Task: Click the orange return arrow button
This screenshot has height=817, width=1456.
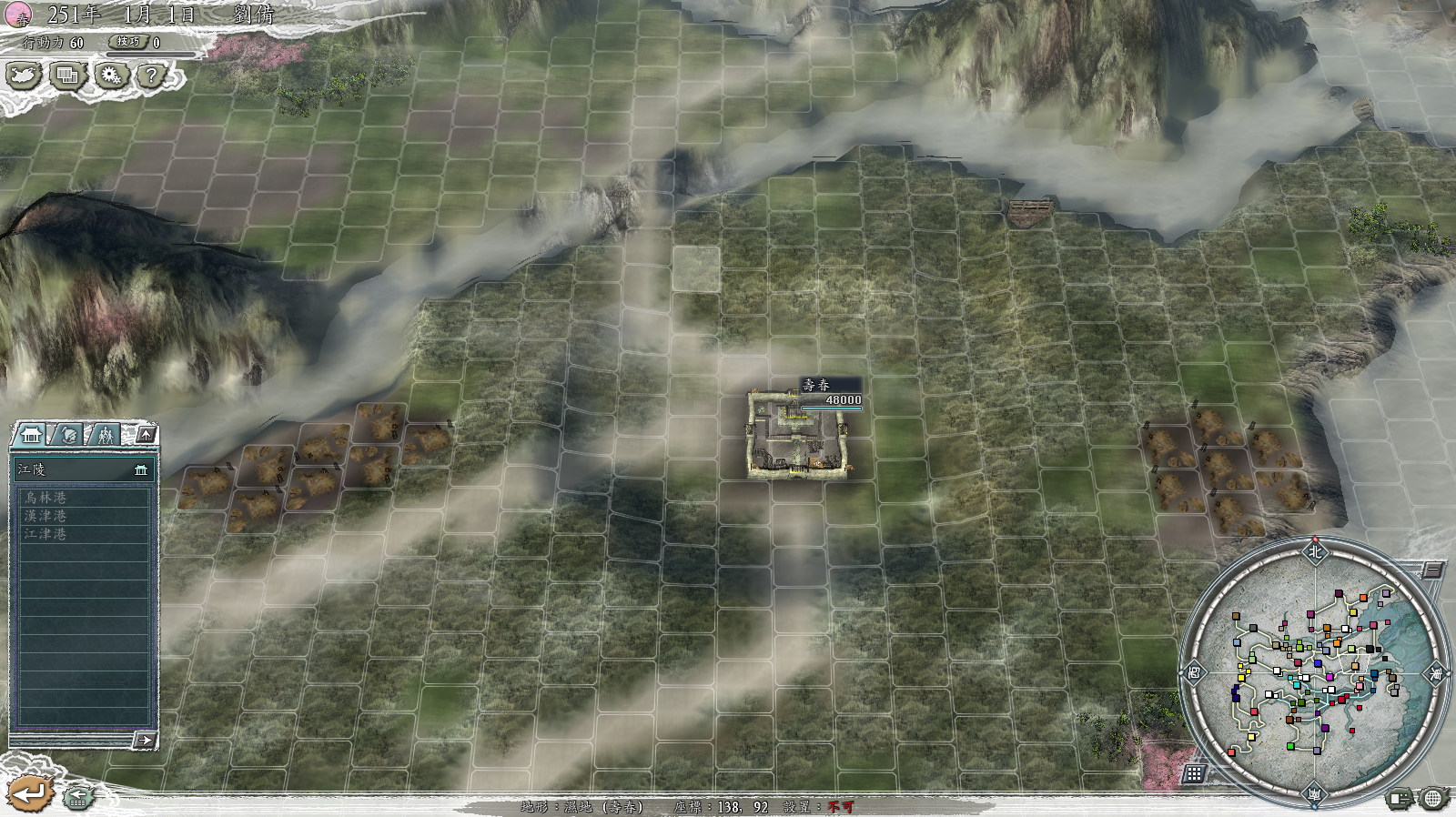Action: pyautogui.click(x=31, y=793)
